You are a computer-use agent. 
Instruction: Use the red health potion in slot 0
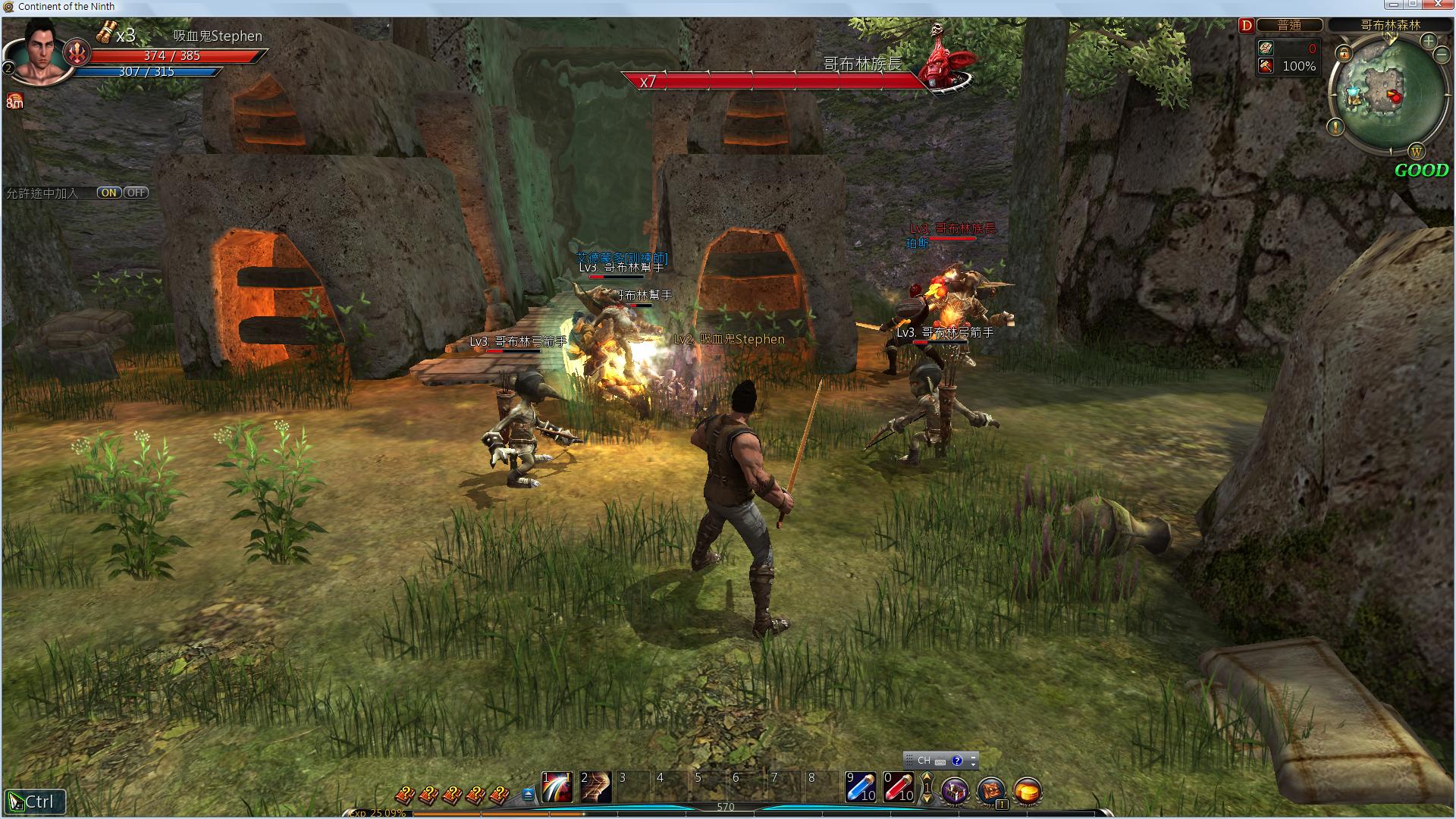[x=899, y=787]
